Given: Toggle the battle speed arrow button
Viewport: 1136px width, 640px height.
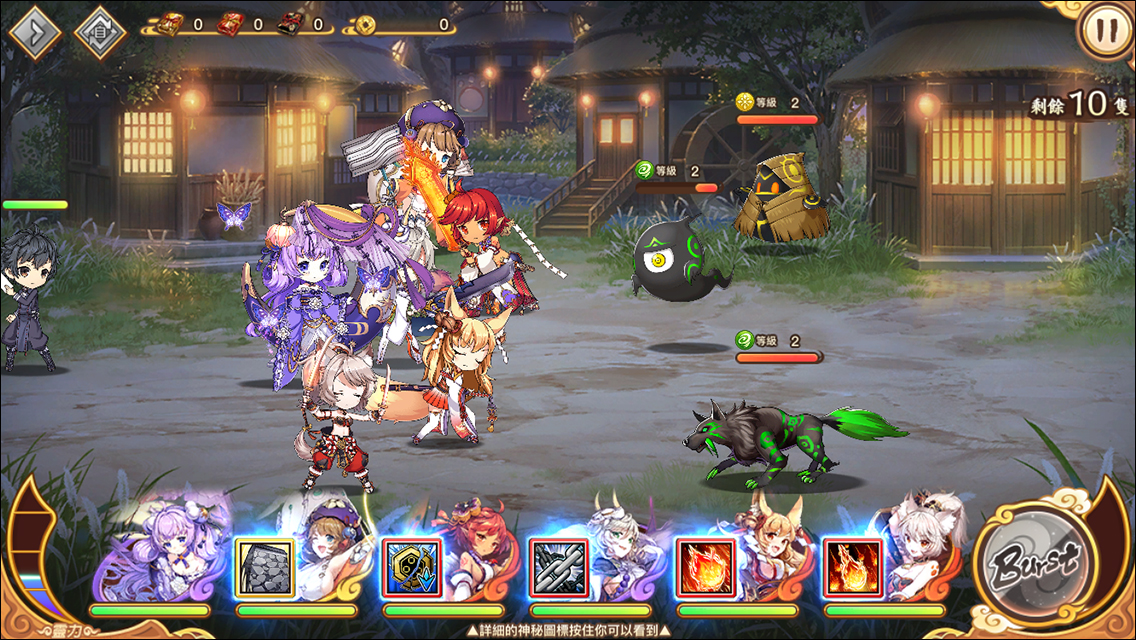Looking at the screenshot, I should tap(36, 32).
